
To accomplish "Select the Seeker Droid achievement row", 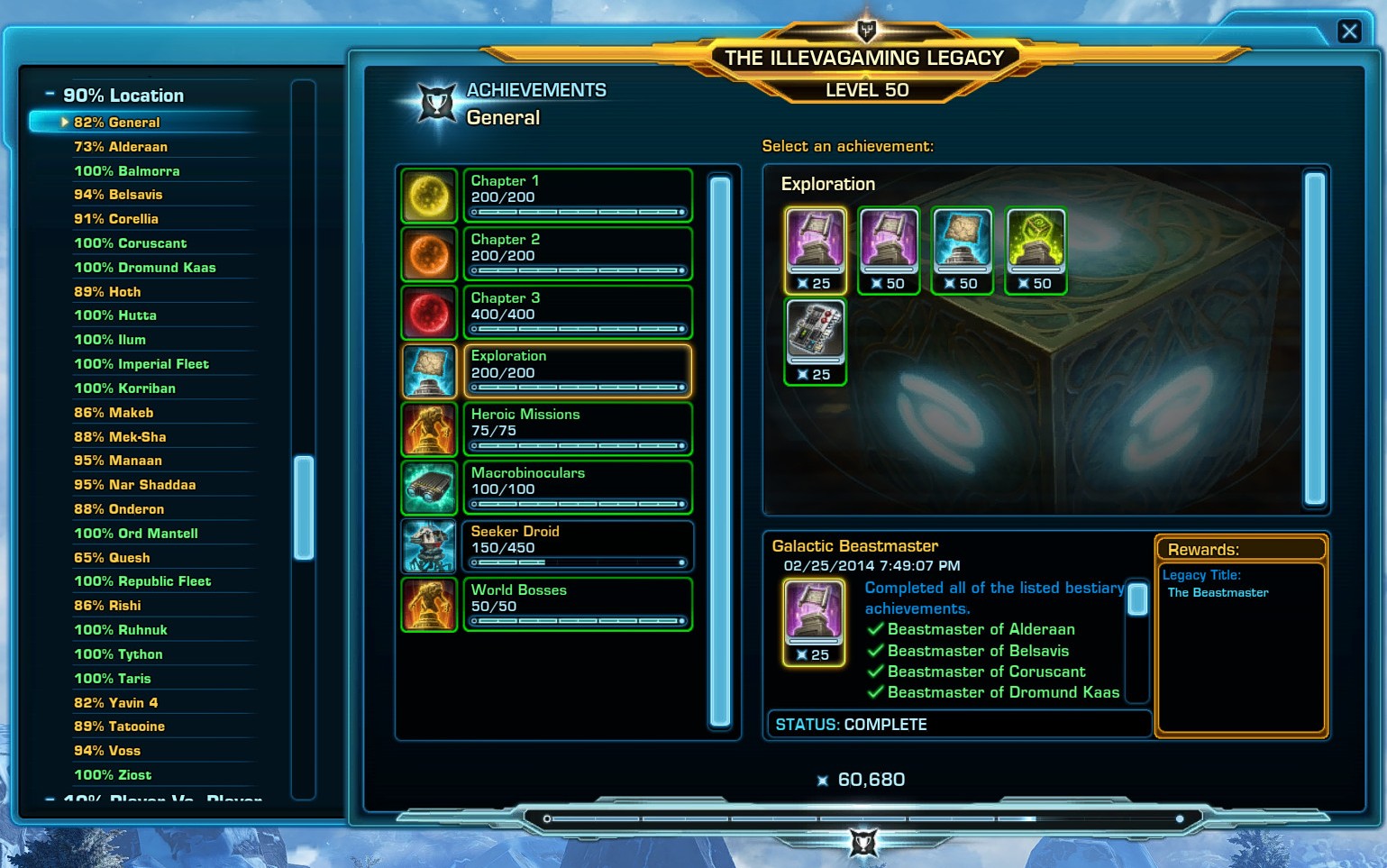I will tap(577, 545).
